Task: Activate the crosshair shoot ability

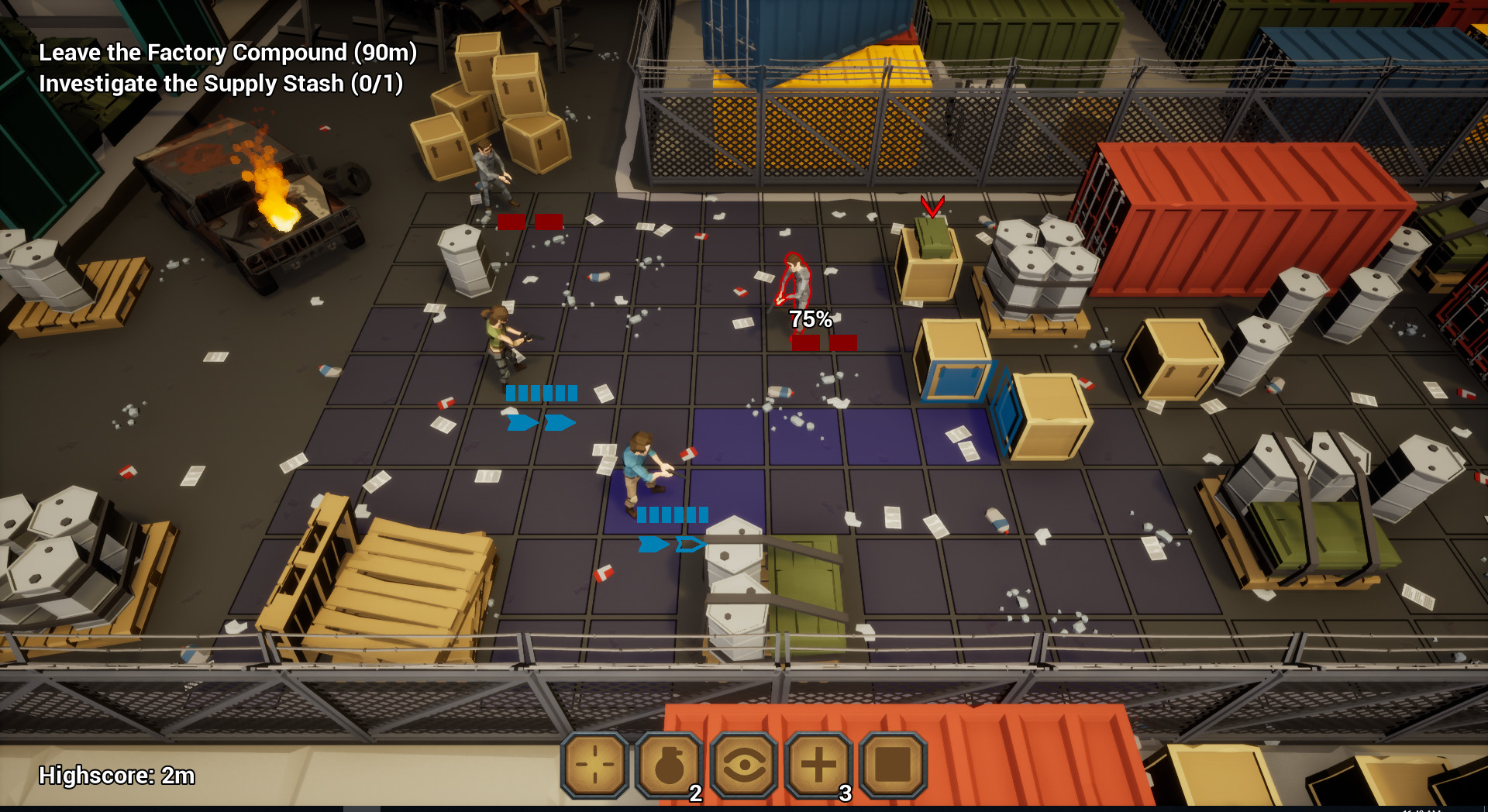Action: pyautogui.click(x=594, y=765)
